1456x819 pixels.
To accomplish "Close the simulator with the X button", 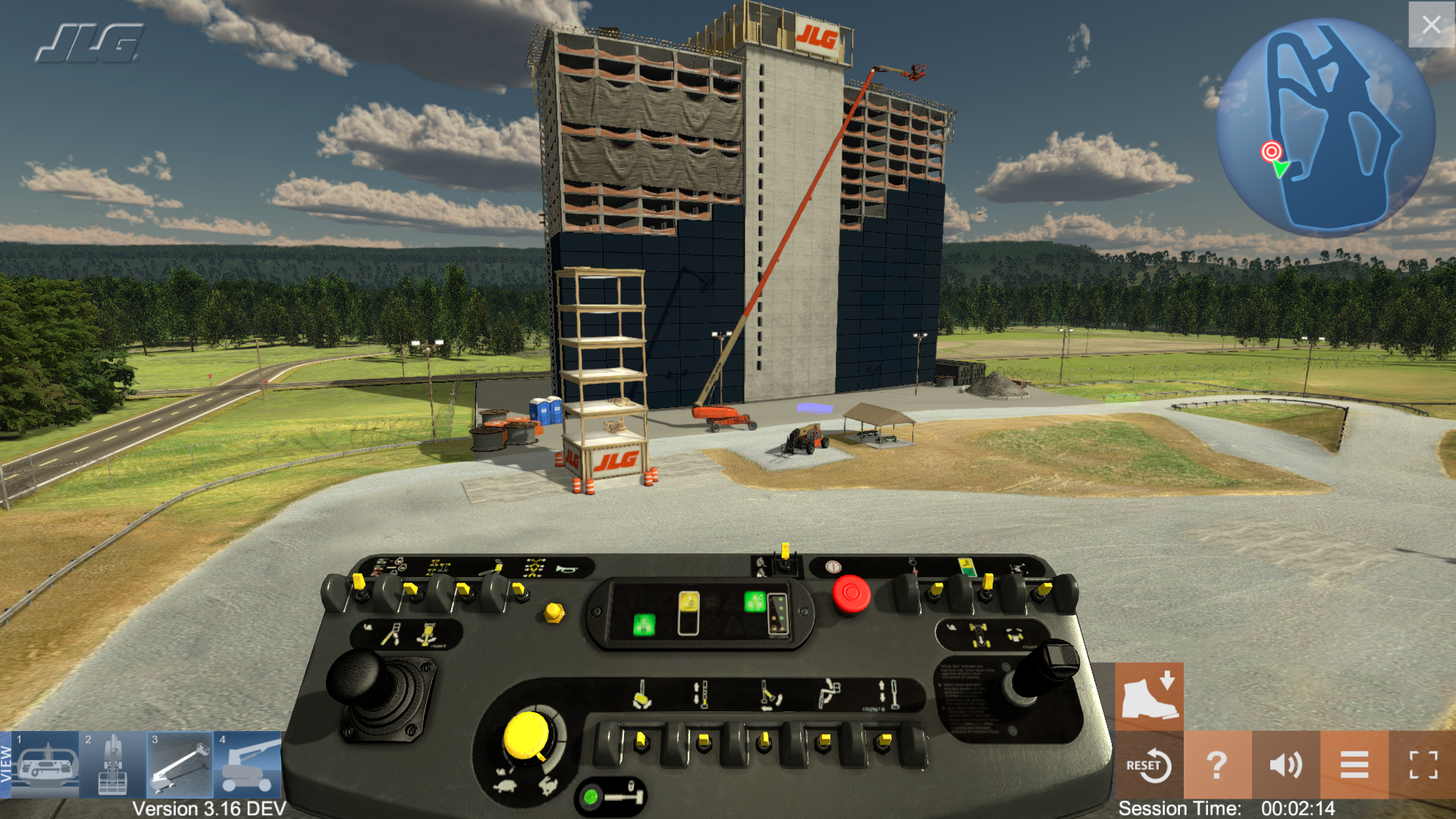I will (x=1431, y=25).
